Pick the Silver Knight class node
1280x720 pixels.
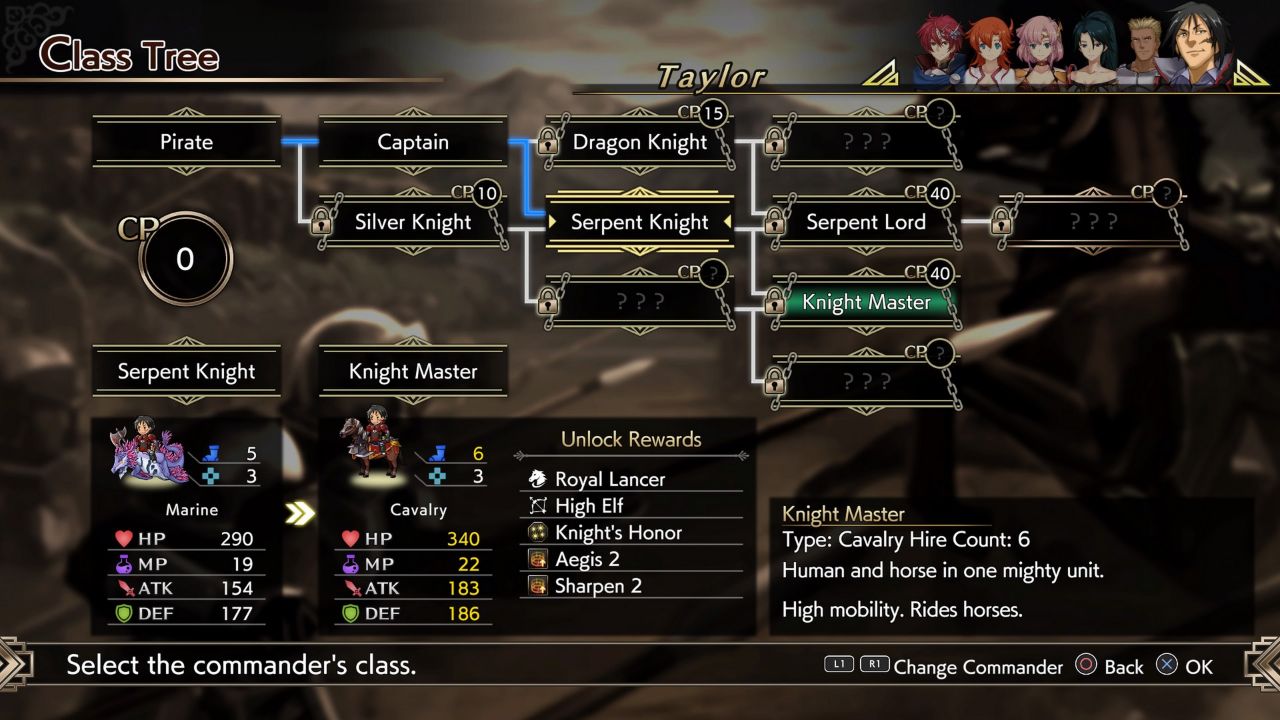click(413, 222)
